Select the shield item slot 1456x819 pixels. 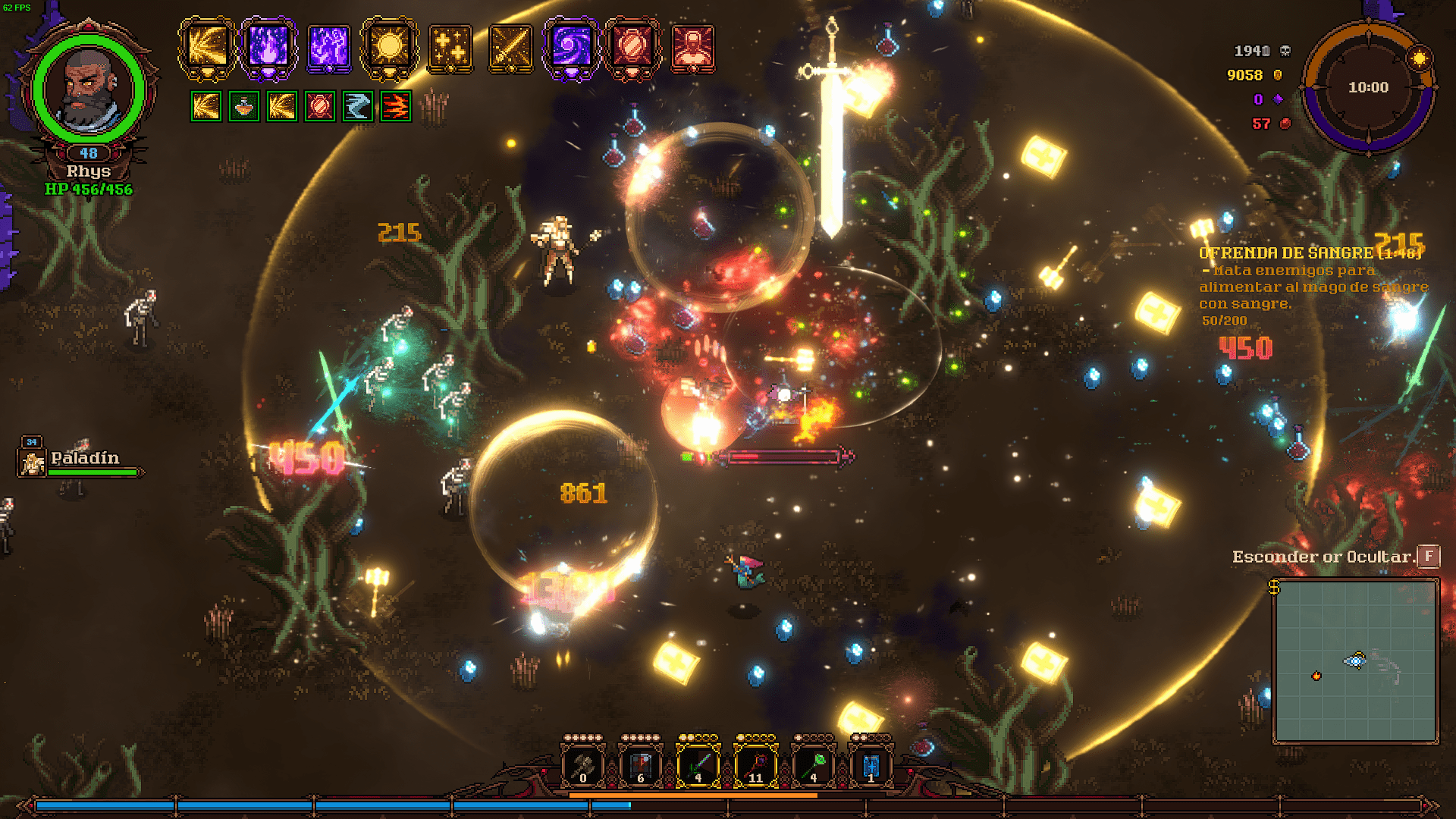click(x=640, y=765)
